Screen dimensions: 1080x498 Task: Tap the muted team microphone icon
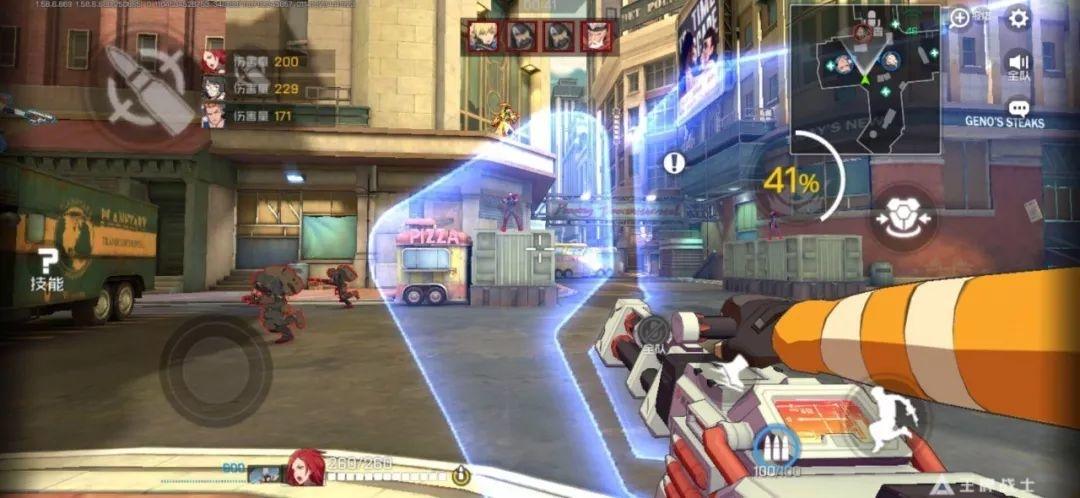(653, 332)
